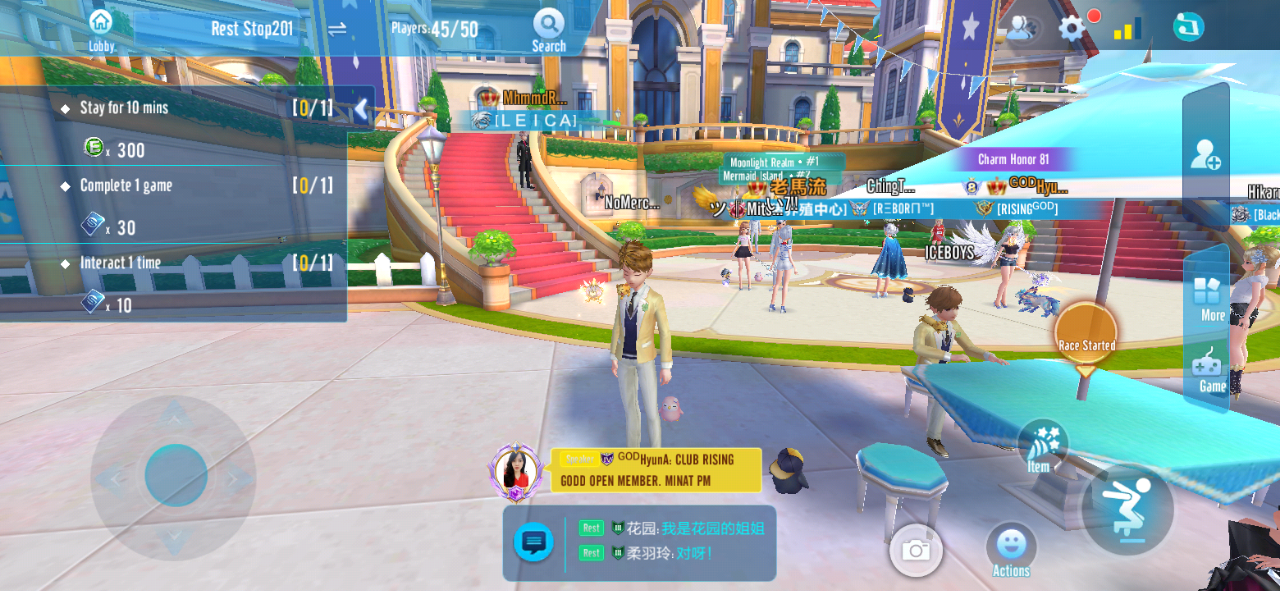Tap the teal exit icon
This screenshot has height=591, width=1280.
[x=1188, y=27]
